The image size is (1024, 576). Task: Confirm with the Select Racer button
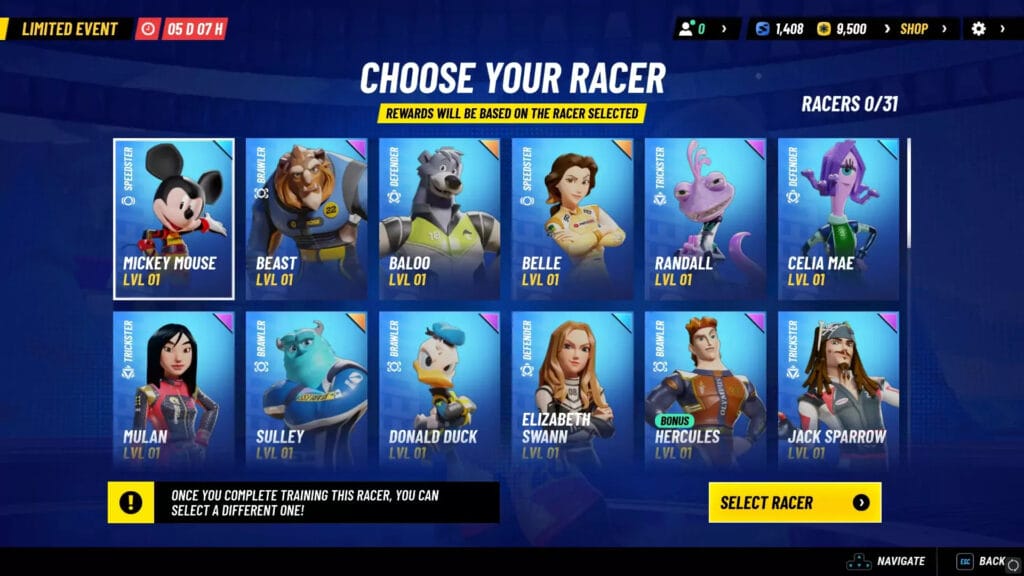795,502
